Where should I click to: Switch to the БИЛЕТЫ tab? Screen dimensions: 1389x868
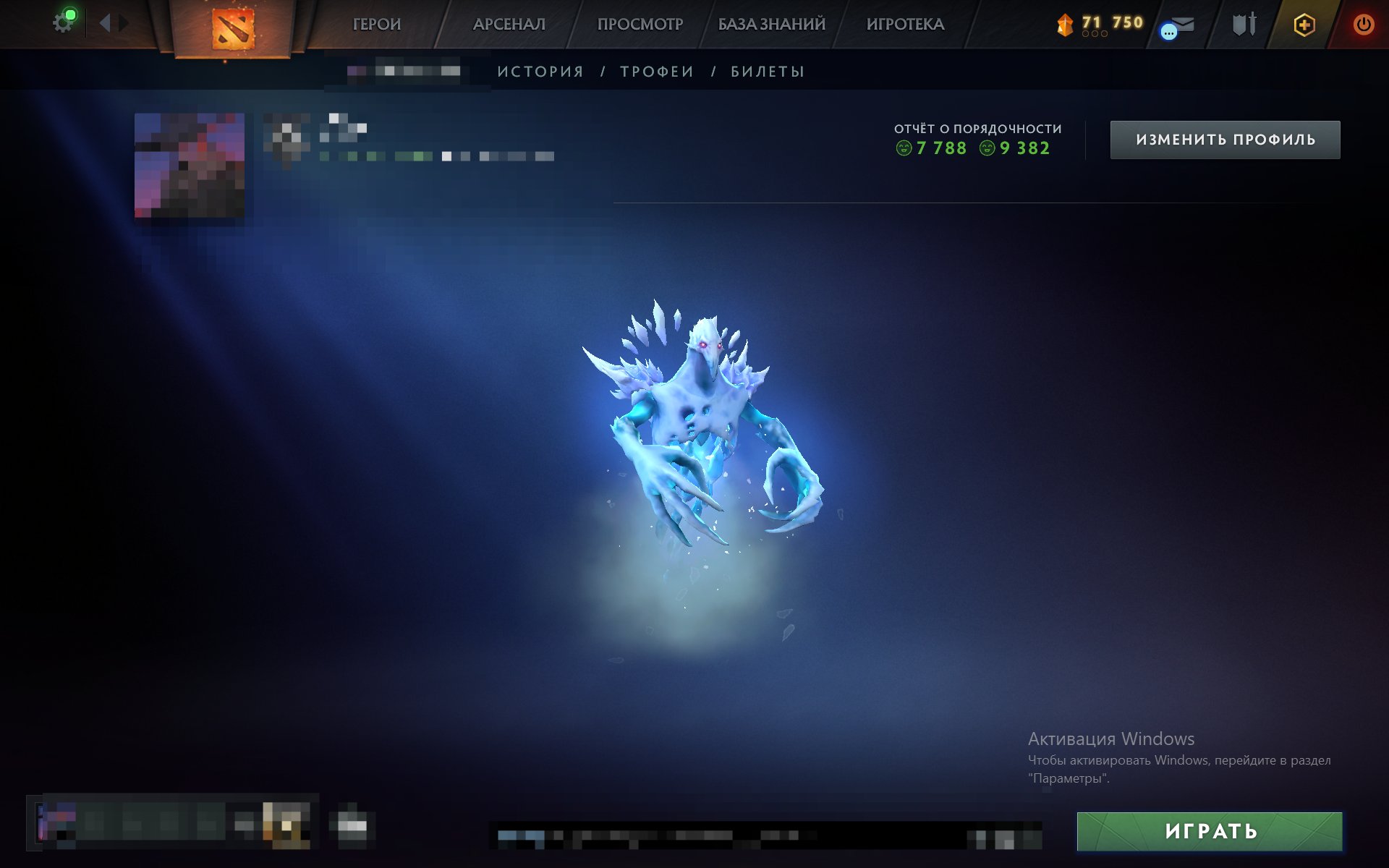(767, 71)
